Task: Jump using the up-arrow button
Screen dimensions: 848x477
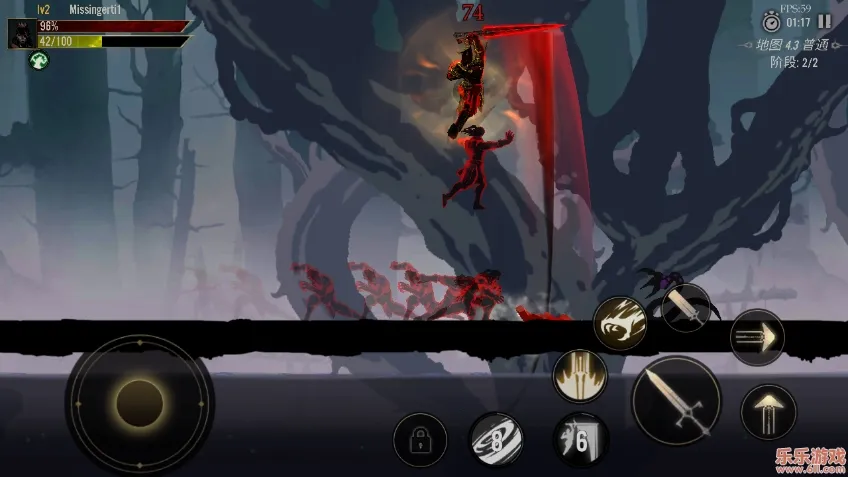Action: (x=768, y=411)
